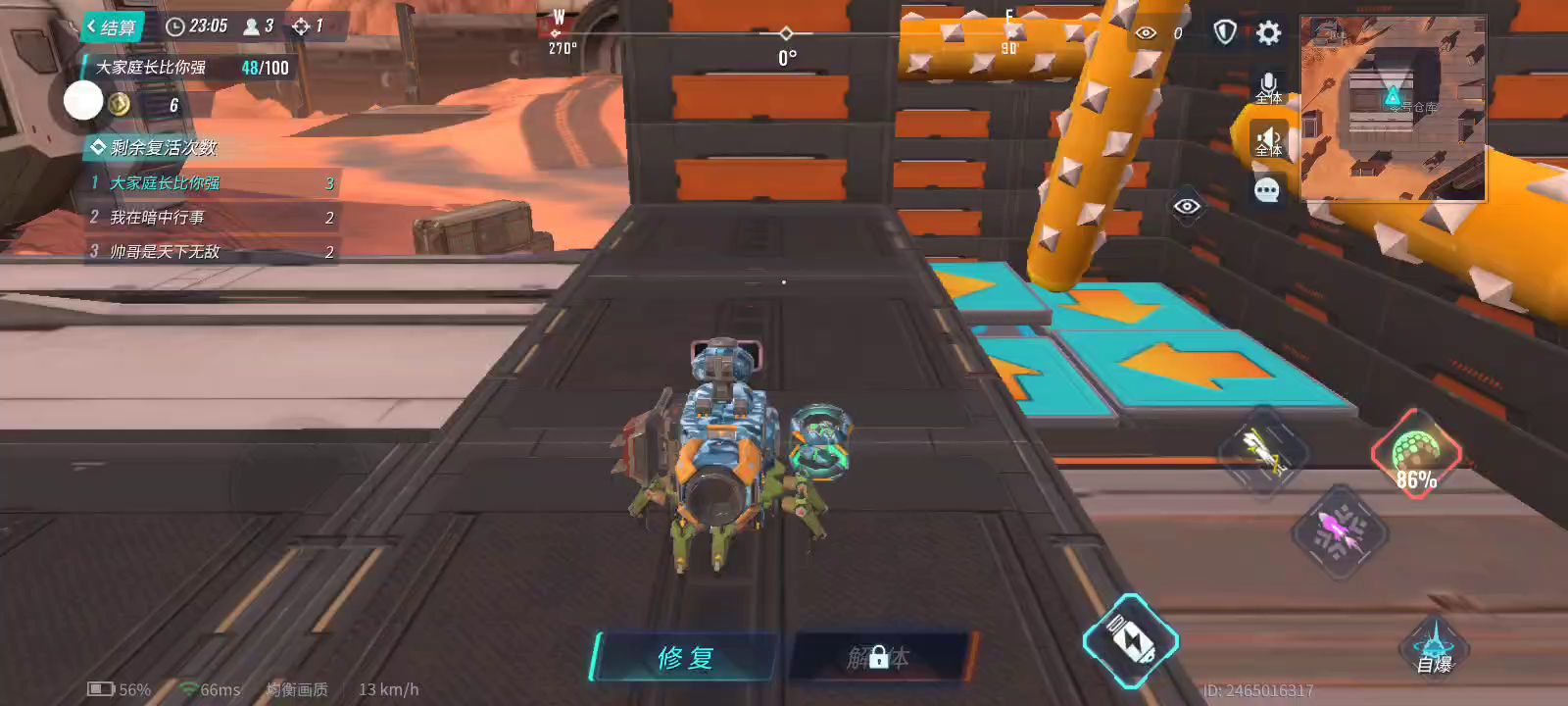Tap the hexagonal eye view button
The height and width of the screenshot is (706, 1568).
click(x=1187, y=206)
